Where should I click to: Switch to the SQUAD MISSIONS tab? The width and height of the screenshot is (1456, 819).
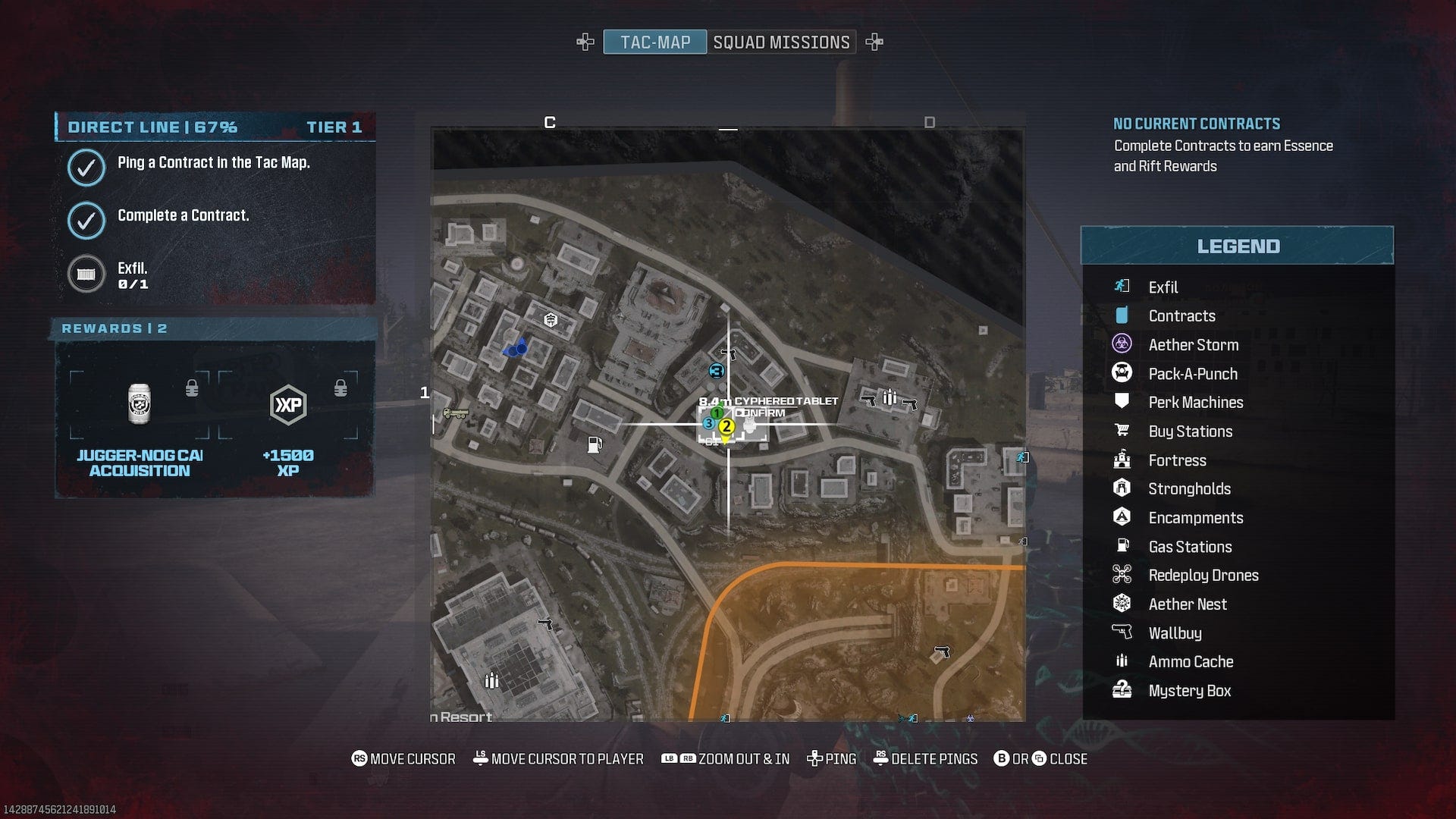781,42
